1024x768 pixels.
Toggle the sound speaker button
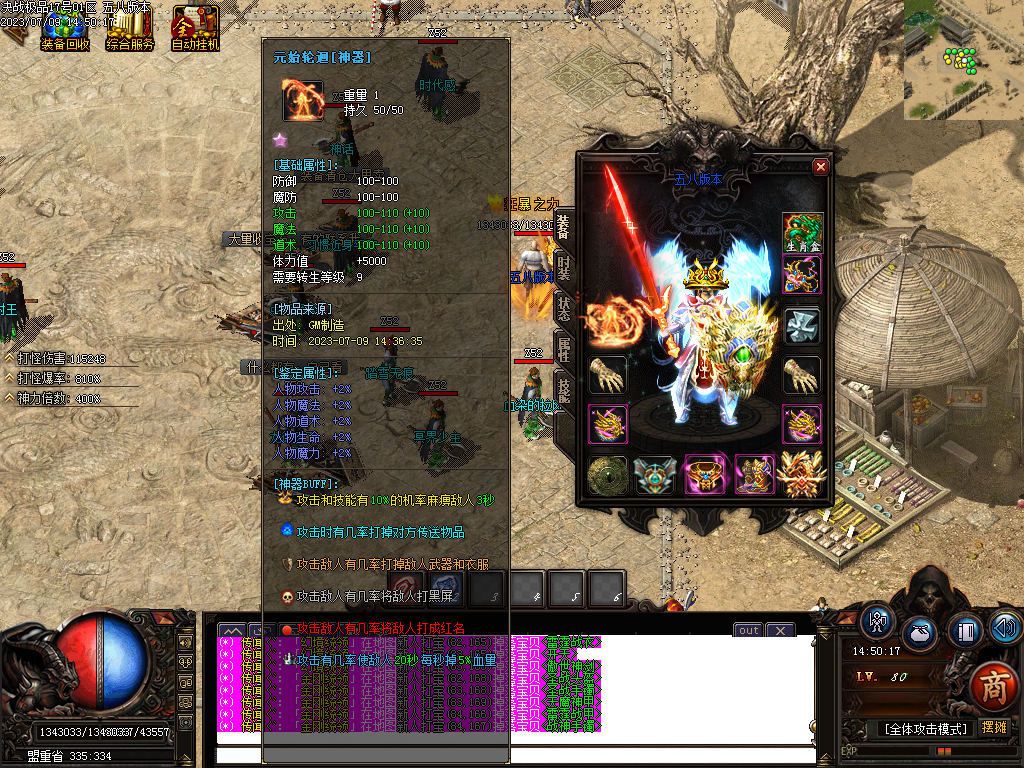(1005, 627)
